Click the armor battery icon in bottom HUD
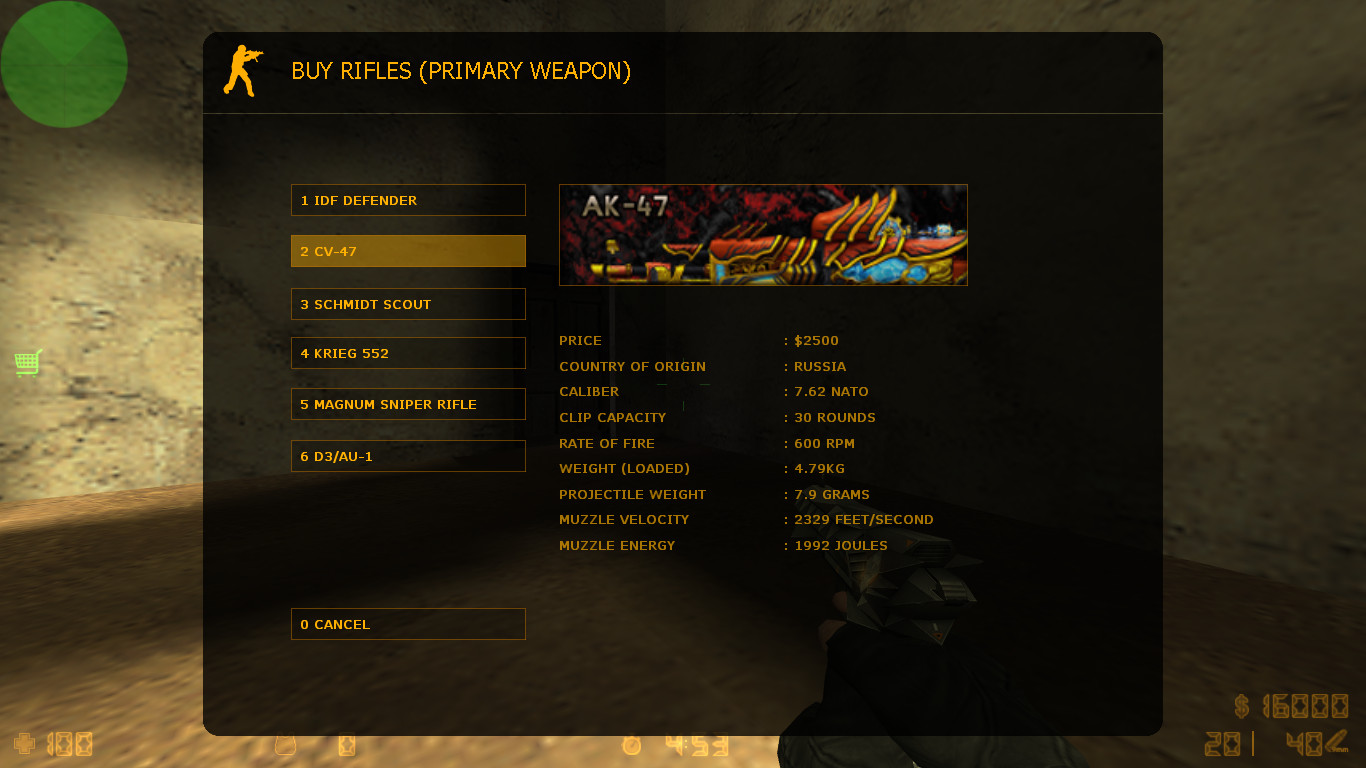 pos(346,745)
